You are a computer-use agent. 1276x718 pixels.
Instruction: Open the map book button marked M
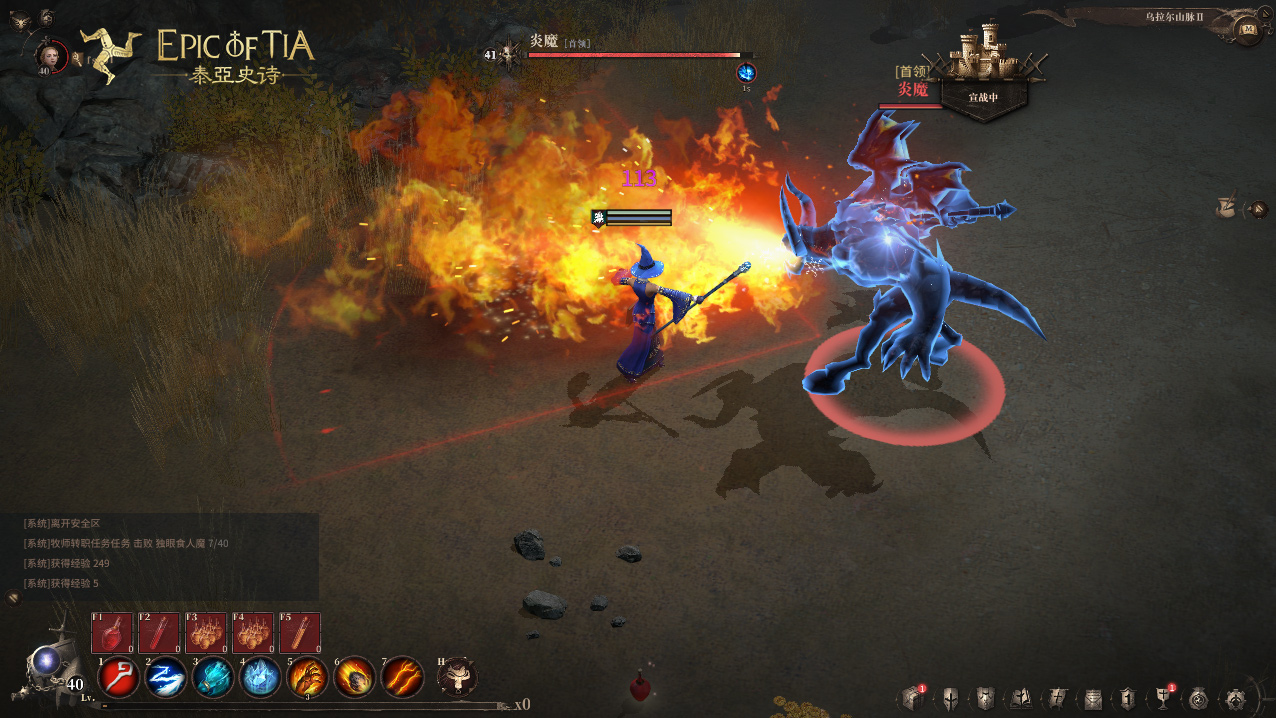click(1248, 29)
